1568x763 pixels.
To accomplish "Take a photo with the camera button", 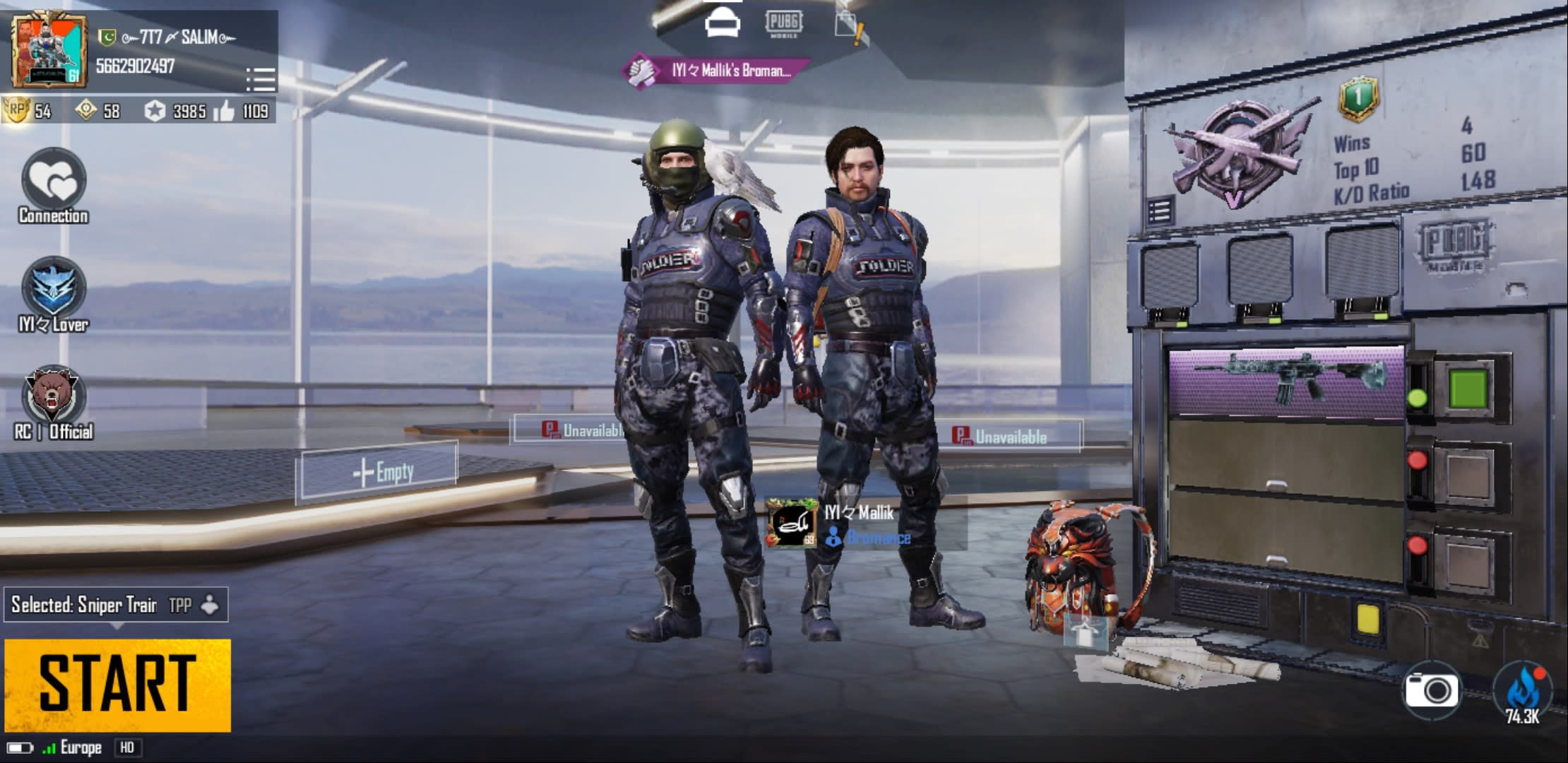I will [x=1431, y=690].
